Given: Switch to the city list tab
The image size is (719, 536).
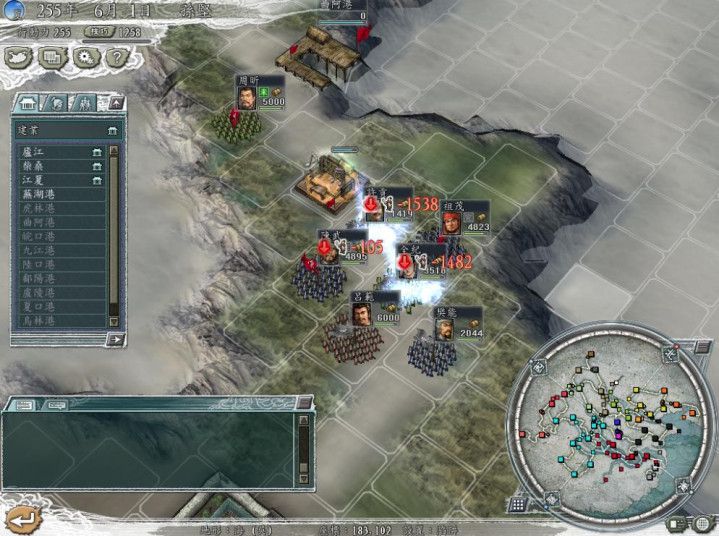Looking at the screenshot, I should [29, 103].
